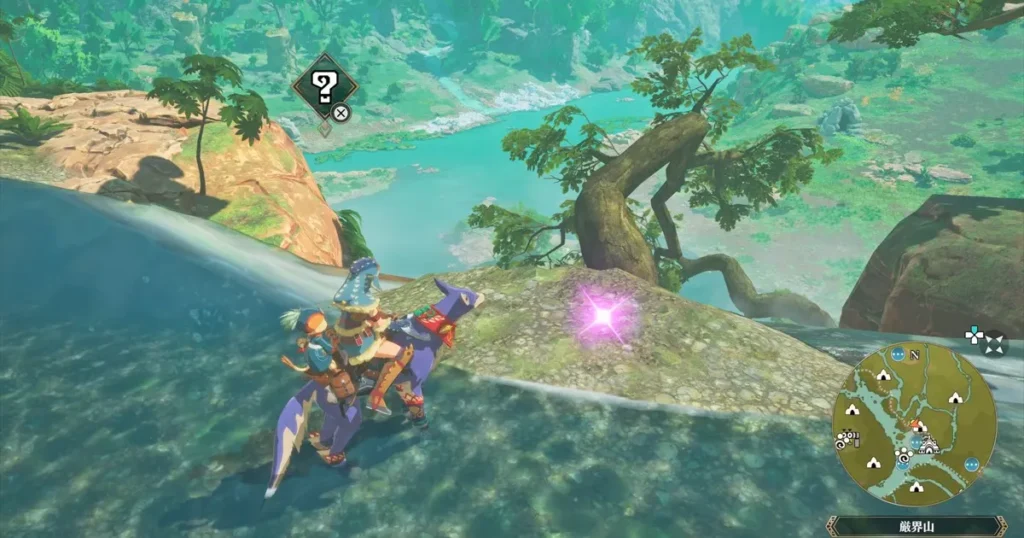Select the question mark unknown monster marker
This screenshot has height=538, width=1024.
(x=322, y=87)
